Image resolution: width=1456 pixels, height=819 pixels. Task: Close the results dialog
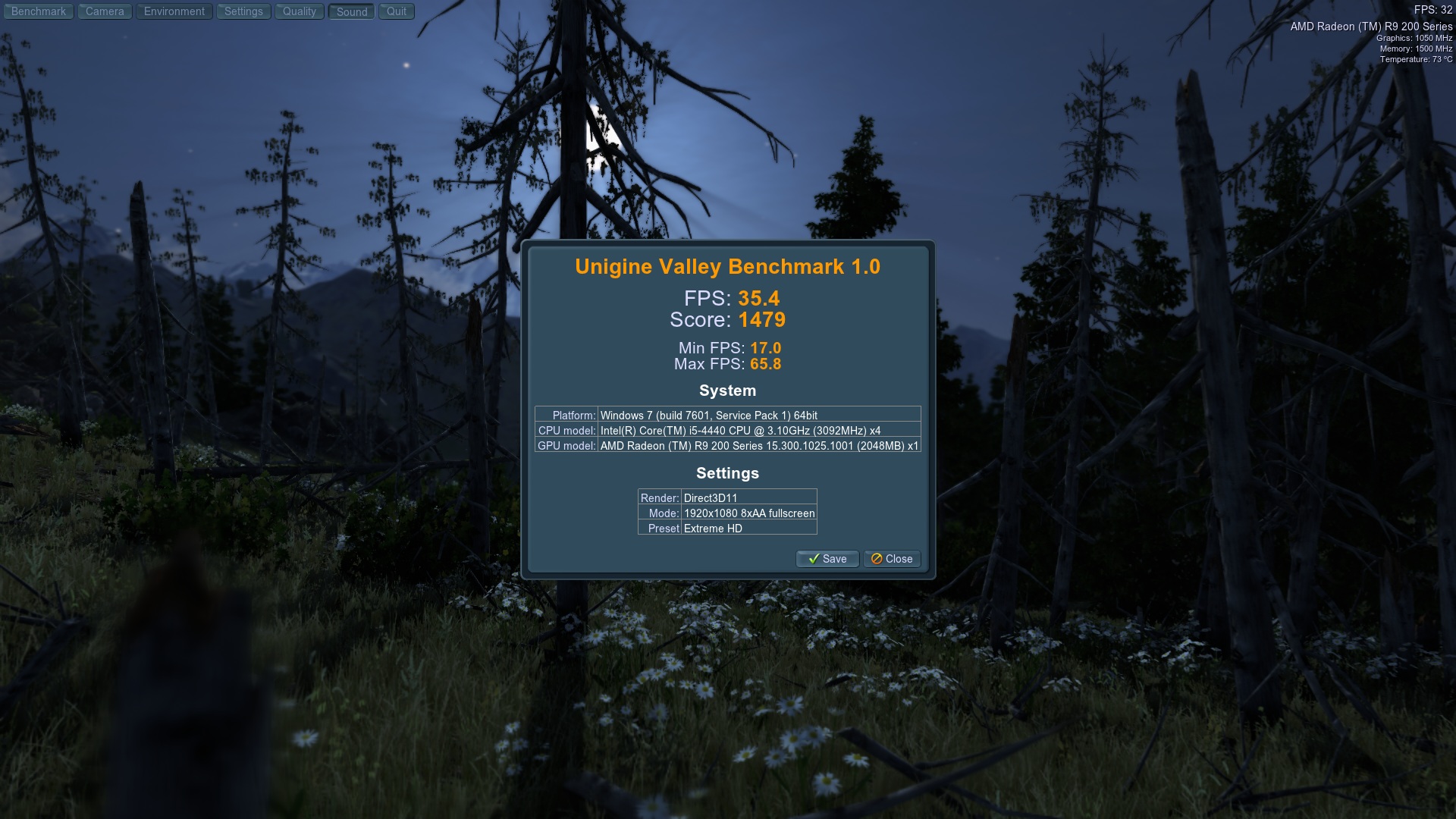pyautogui.click(x=892, y=559)
